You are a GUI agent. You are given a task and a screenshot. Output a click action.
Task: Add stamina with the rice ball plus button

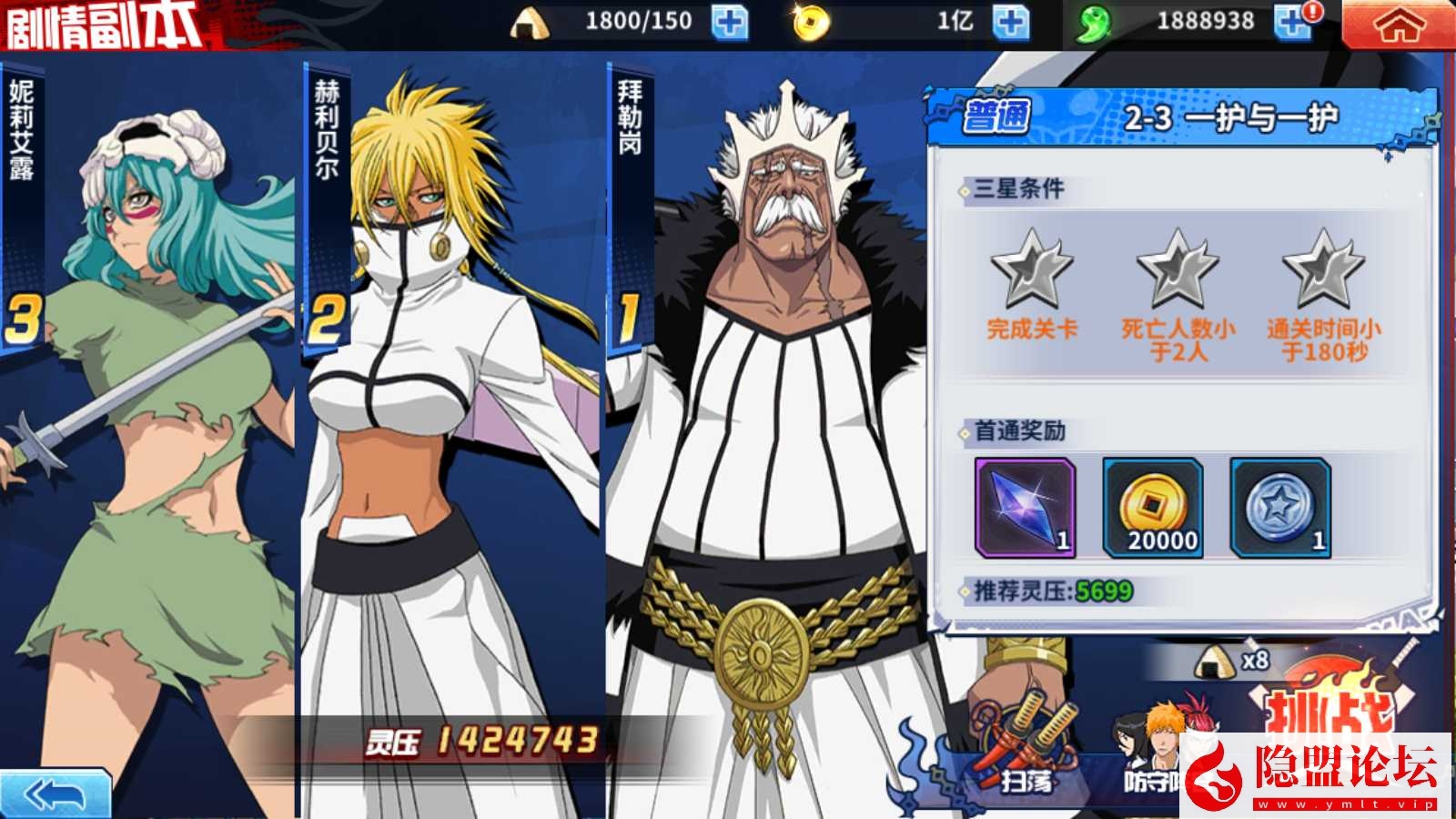(x=729, y=22)
